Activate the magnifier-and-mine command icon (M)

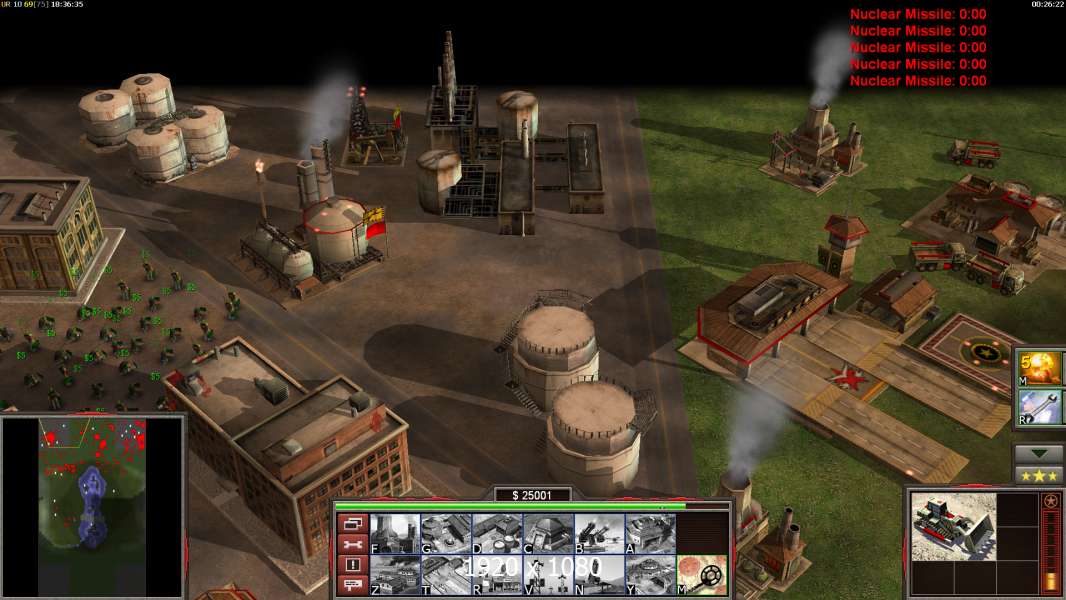click(702, 575)
